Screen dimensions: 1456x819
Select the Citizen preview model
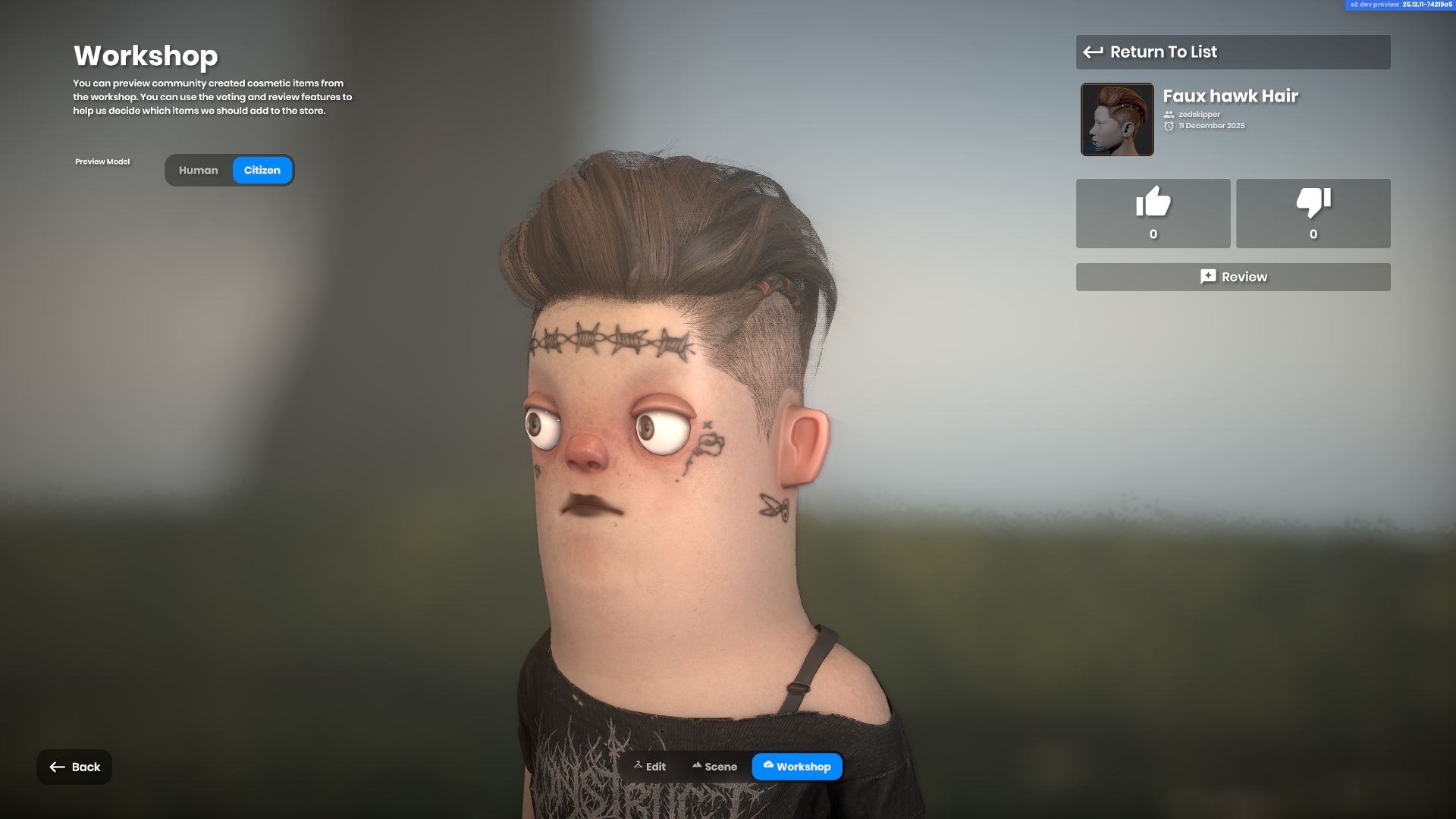coord(262,171)
